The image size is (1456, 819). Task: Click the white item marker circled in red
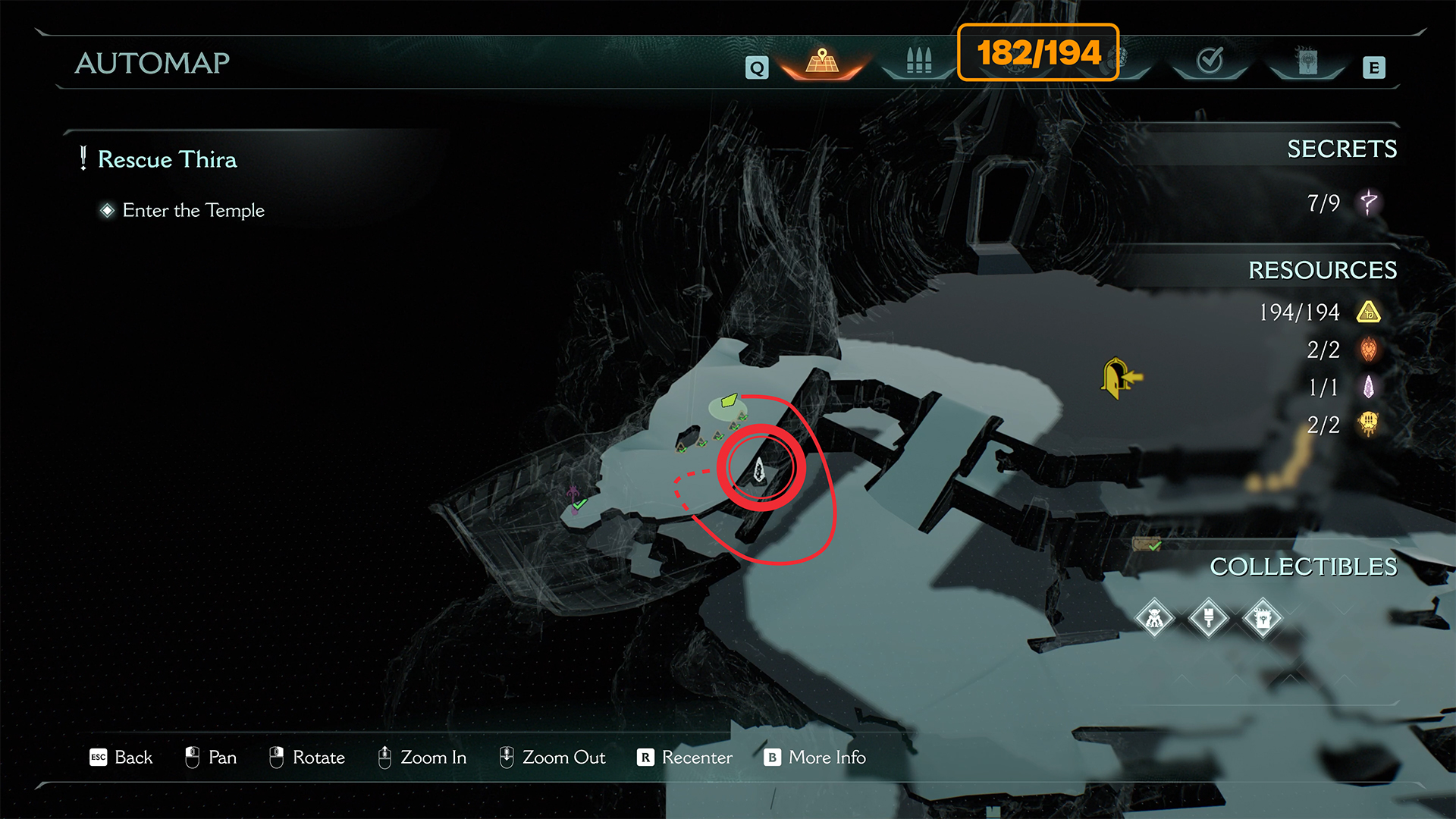759,470
